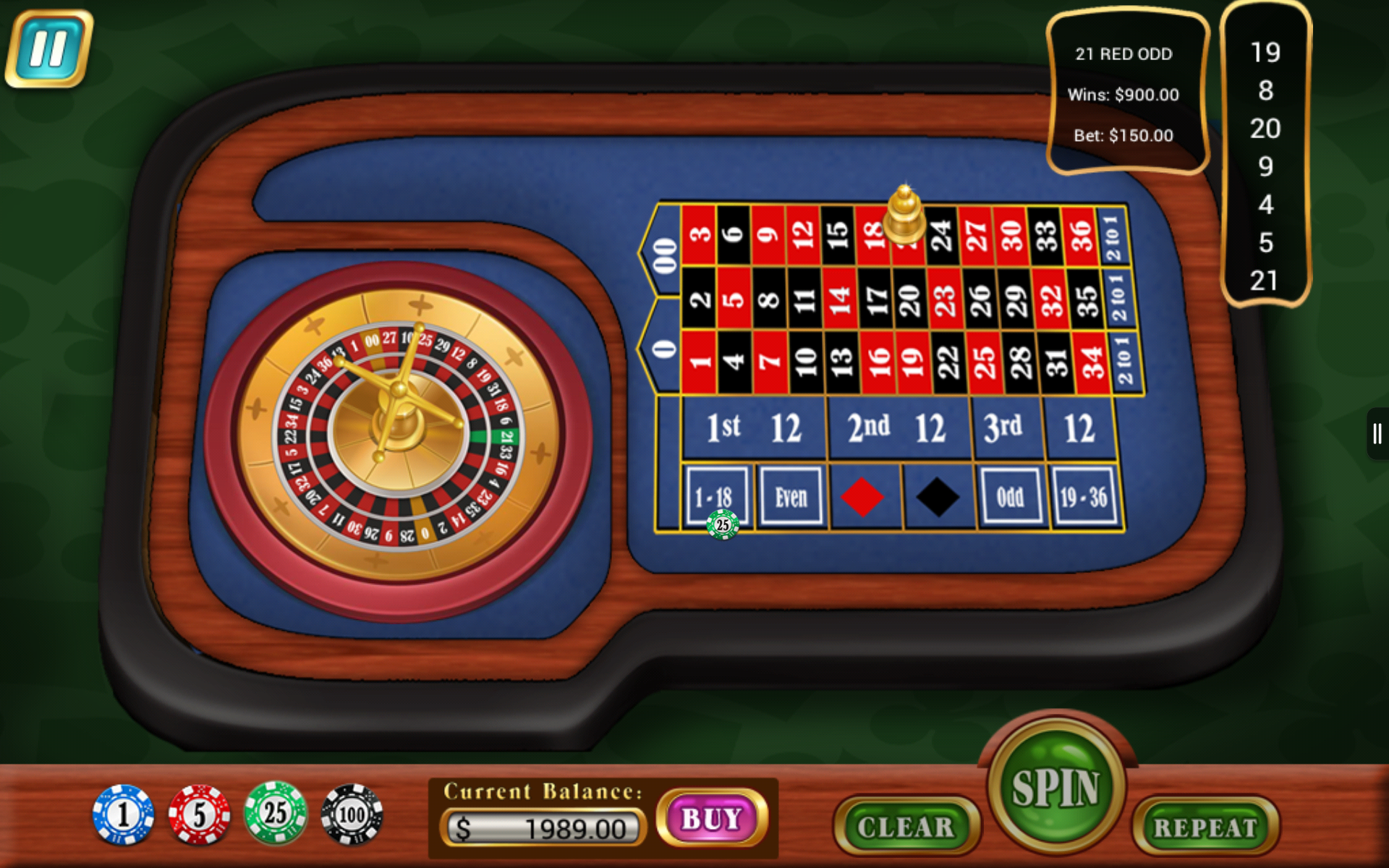This screenshot has height=868, width=1389.
Task: Select the $1 blue chip
Action: pyautogui.click(x=123, y=813)
